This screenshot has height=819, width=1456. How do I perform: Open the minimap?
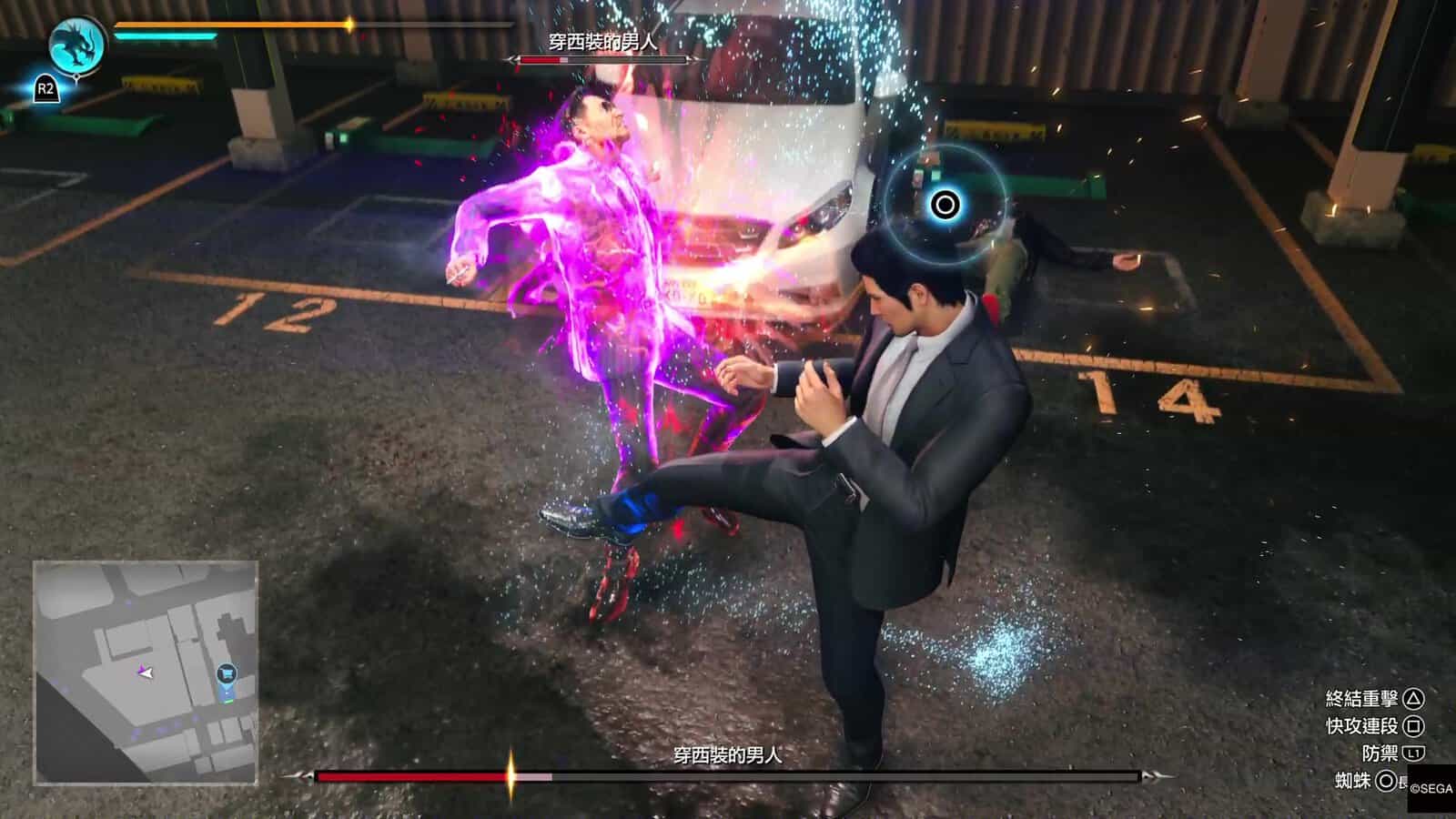146,672
